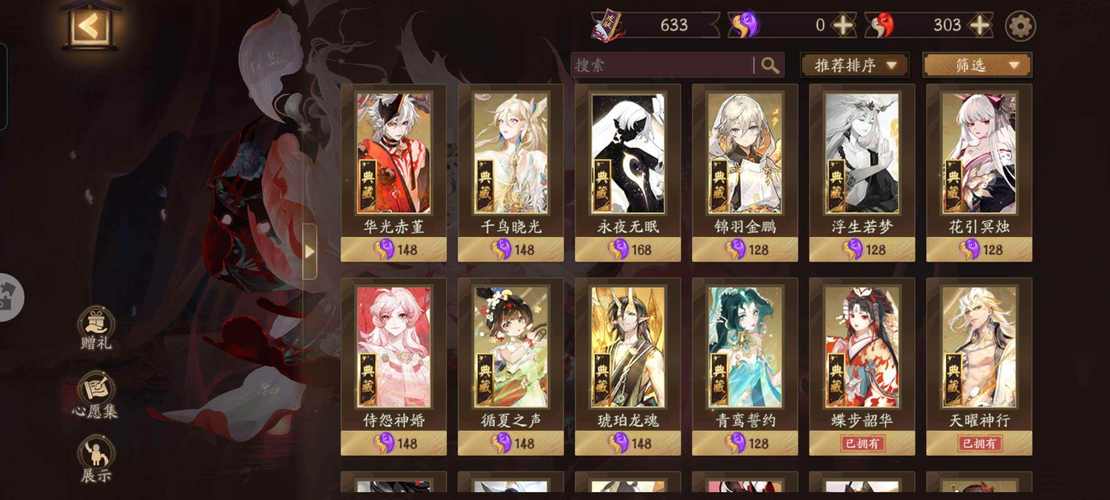The width and height of the screenshot is (1110, 500).
Task: Open the gear settings icon
Action: point(1020,26)
